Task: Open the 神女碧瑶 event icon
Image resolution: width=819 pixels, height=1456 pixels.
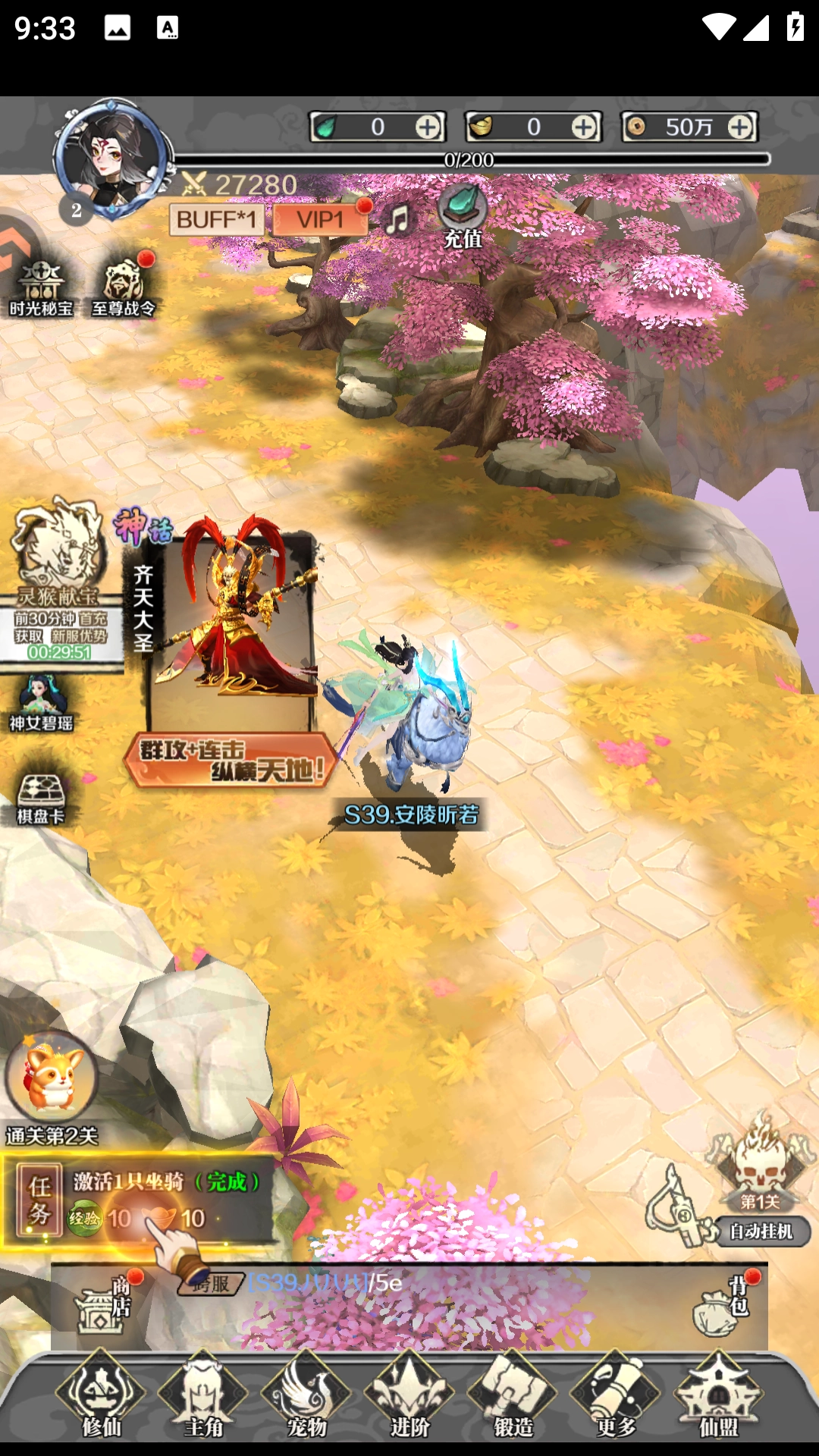Action: (41, 703)
